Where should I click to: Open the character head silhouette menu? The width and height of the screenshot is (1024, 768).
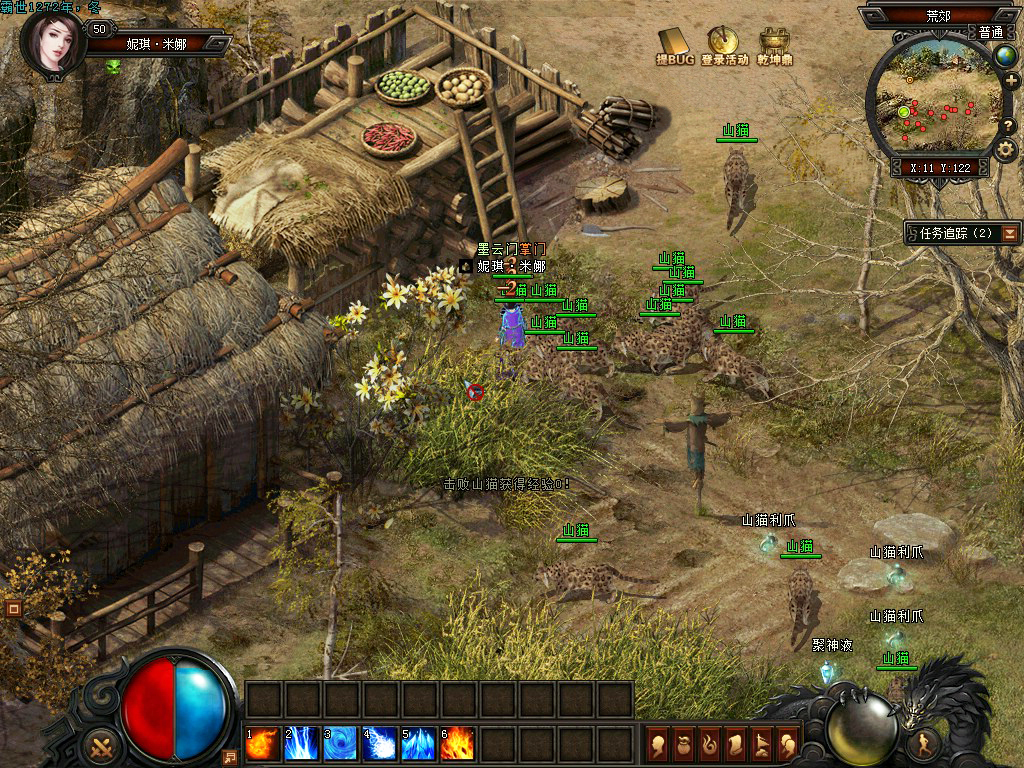(659, 744)
